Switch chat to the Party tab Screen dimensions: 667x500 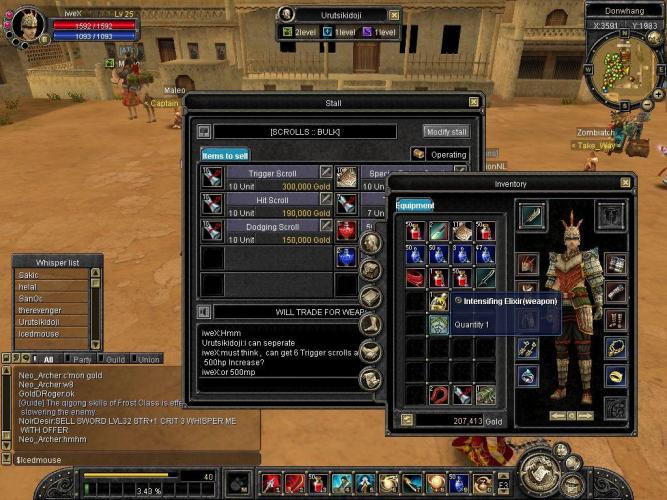tap(82, 359)
